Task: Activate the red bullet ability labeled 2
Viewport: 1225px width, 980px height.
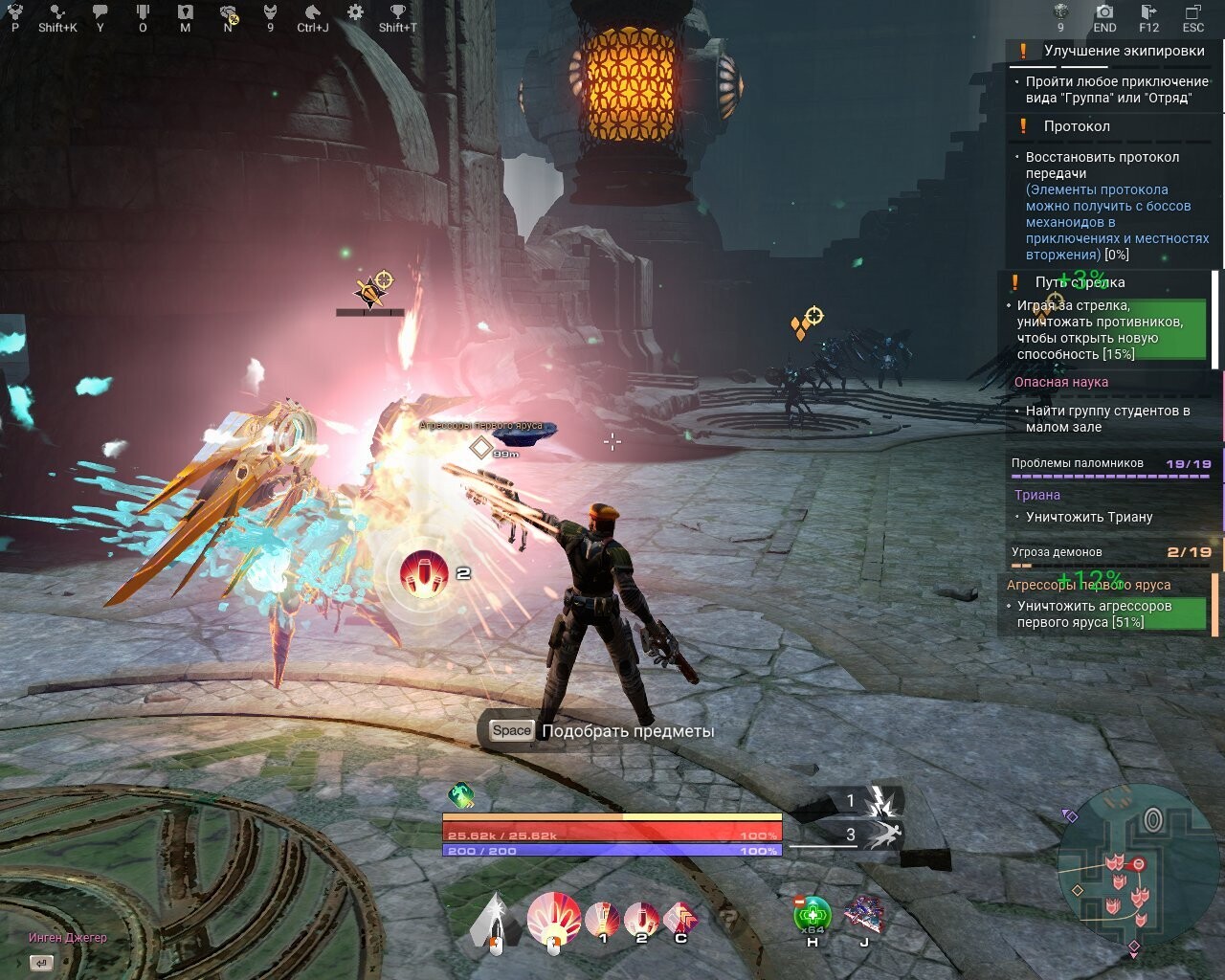Action: coord(641,921)
